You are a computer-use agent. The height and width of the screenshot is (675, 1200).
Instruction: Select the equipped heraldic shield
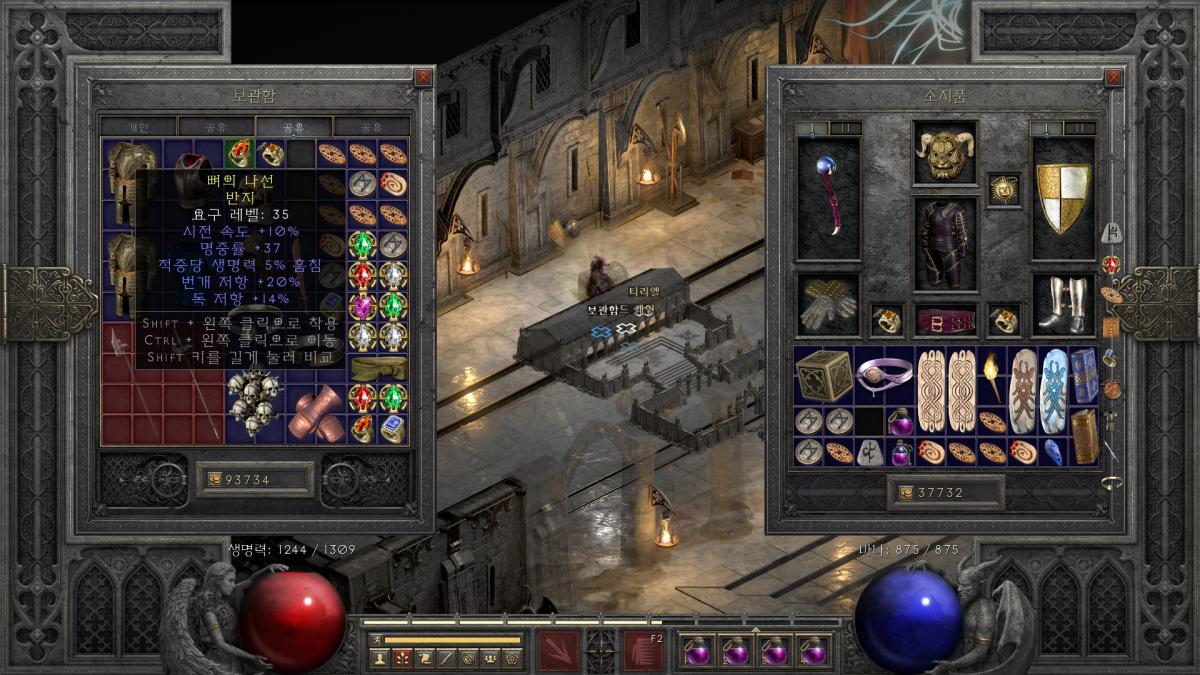point(1063,198)
